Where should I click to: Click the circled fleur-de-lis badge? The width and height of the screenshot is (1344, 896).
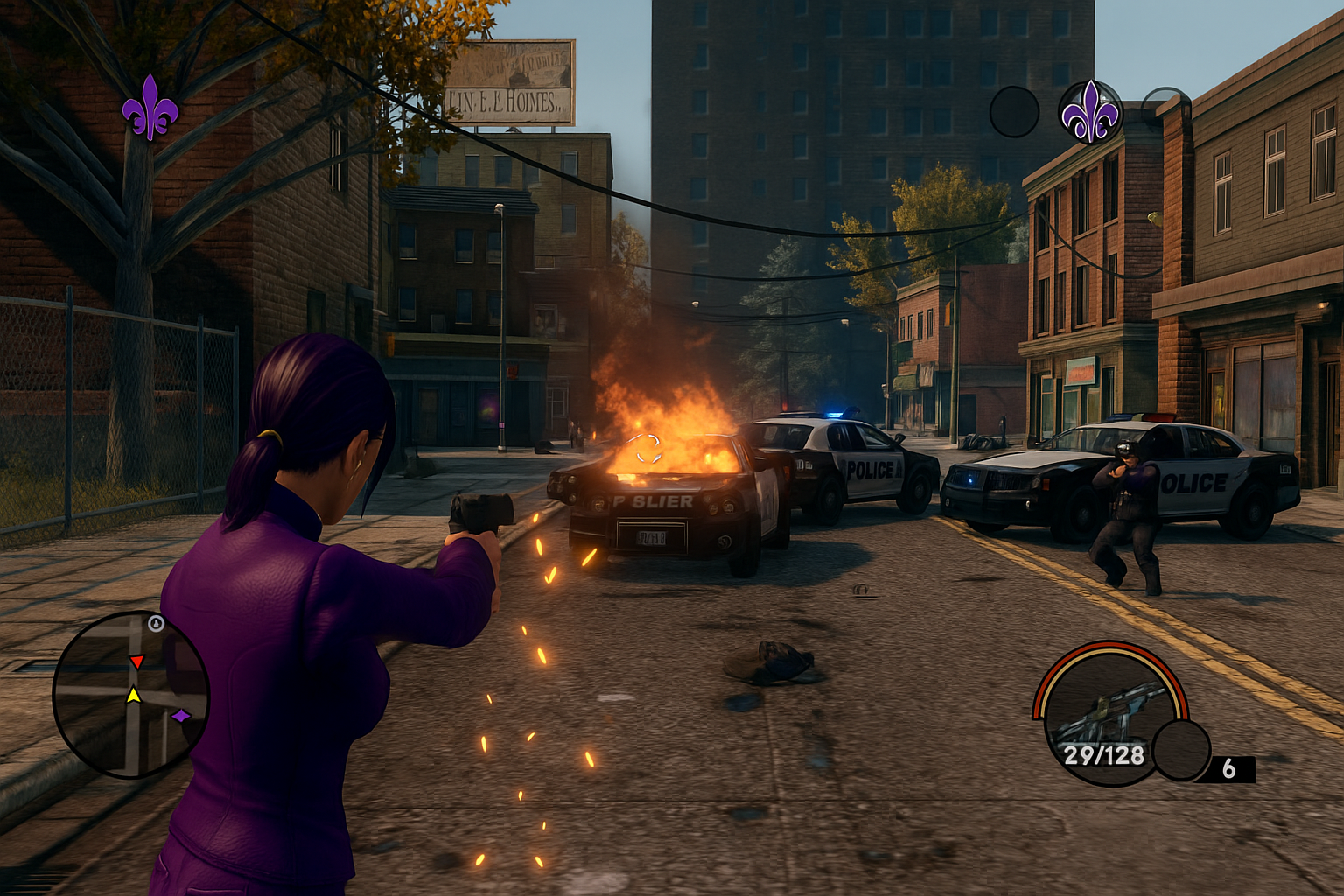click(1091, 112)
